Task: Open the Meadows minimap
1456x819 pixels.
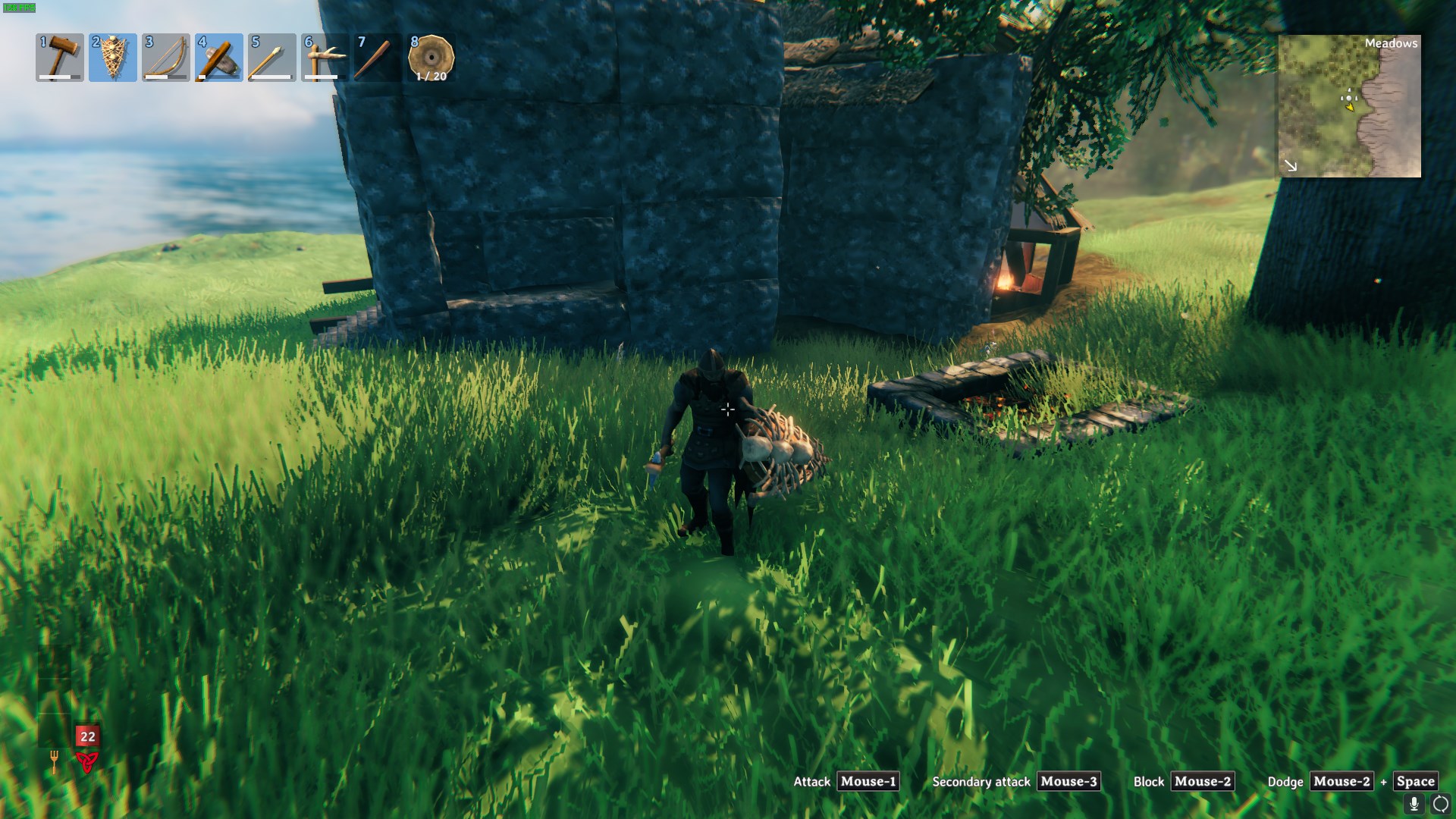Action: coord(1349,106)
